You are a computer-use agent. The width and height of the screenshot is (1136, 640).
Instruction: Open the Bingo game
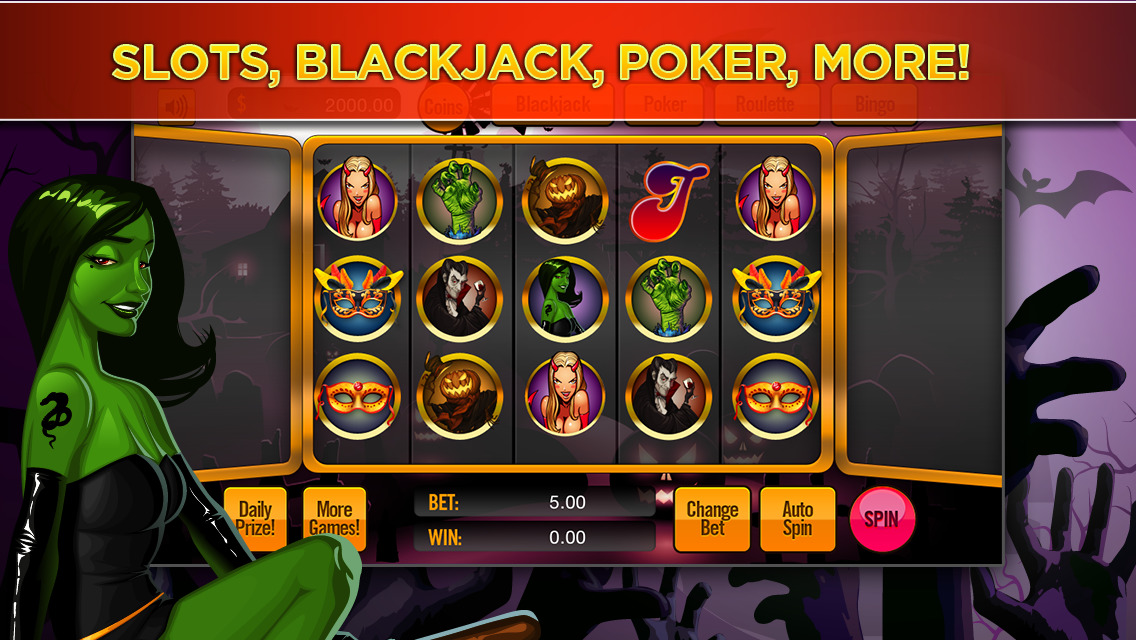873,104
